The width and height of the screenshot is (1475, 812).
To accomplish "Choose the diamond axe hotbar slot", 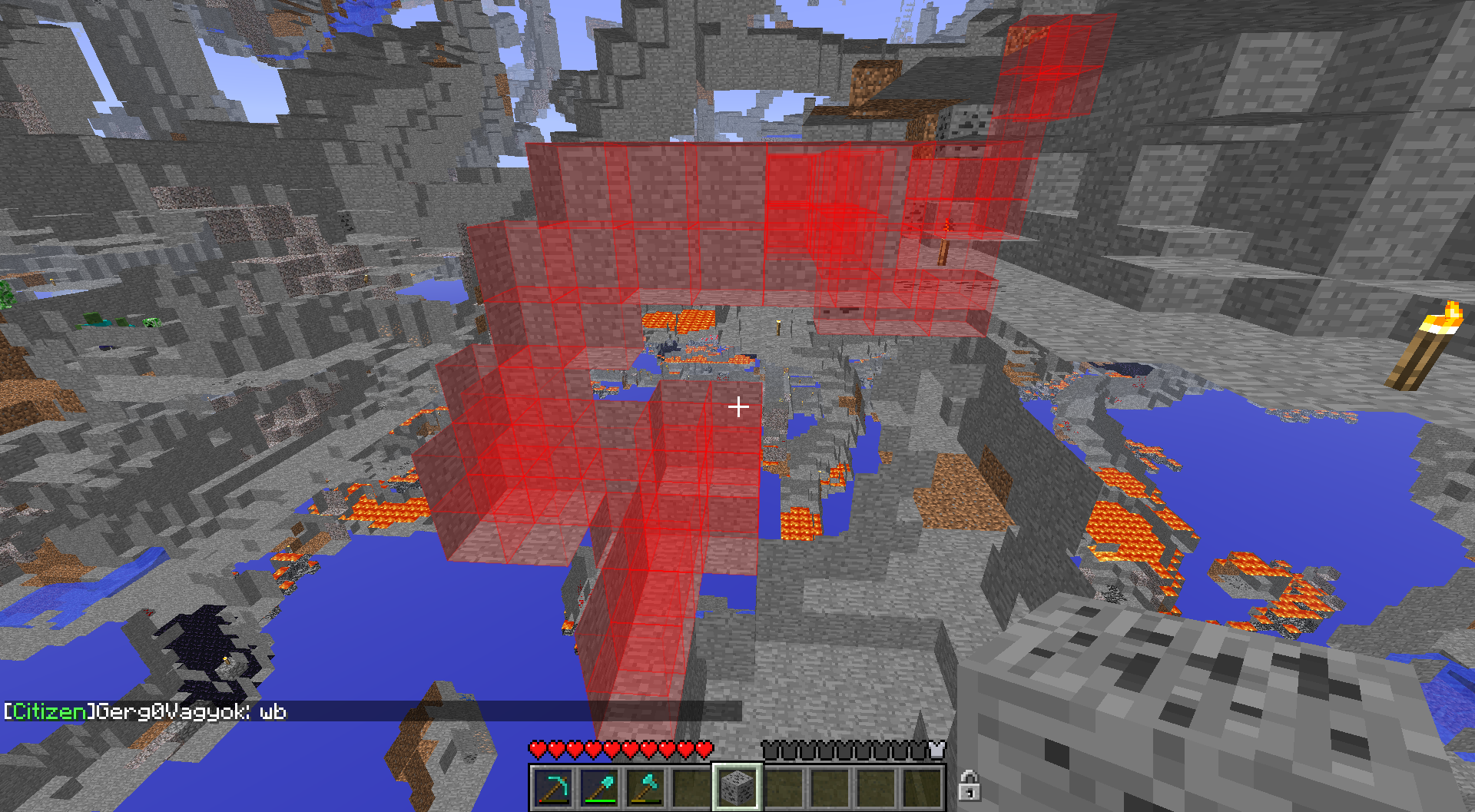I will [645, 787].
